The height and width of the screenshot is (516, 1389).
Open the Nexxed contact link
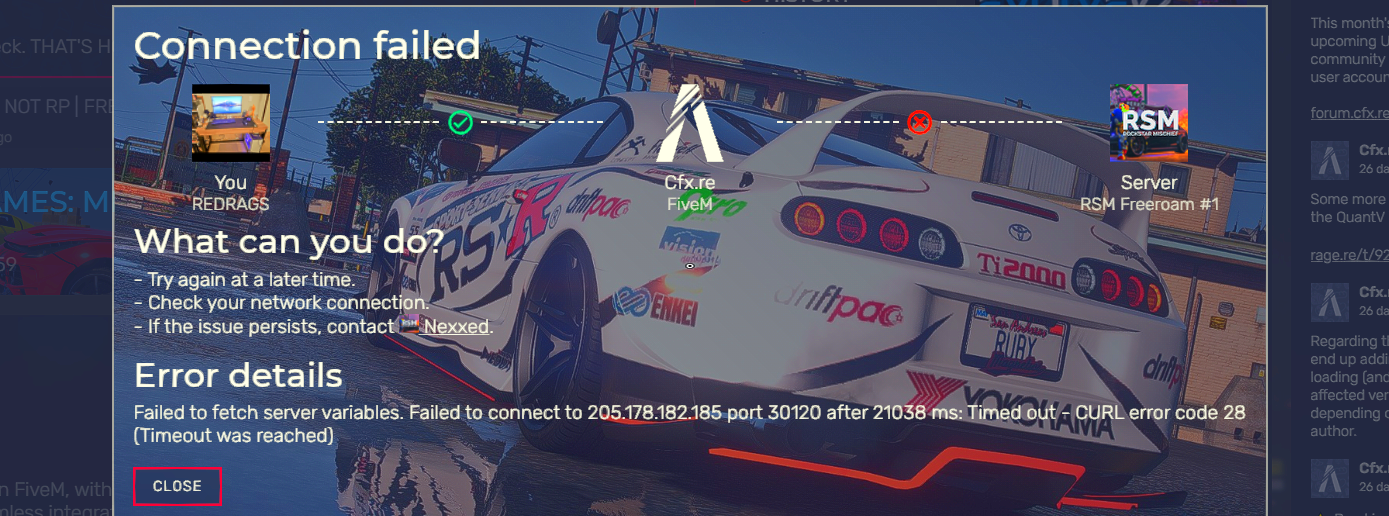456,327
